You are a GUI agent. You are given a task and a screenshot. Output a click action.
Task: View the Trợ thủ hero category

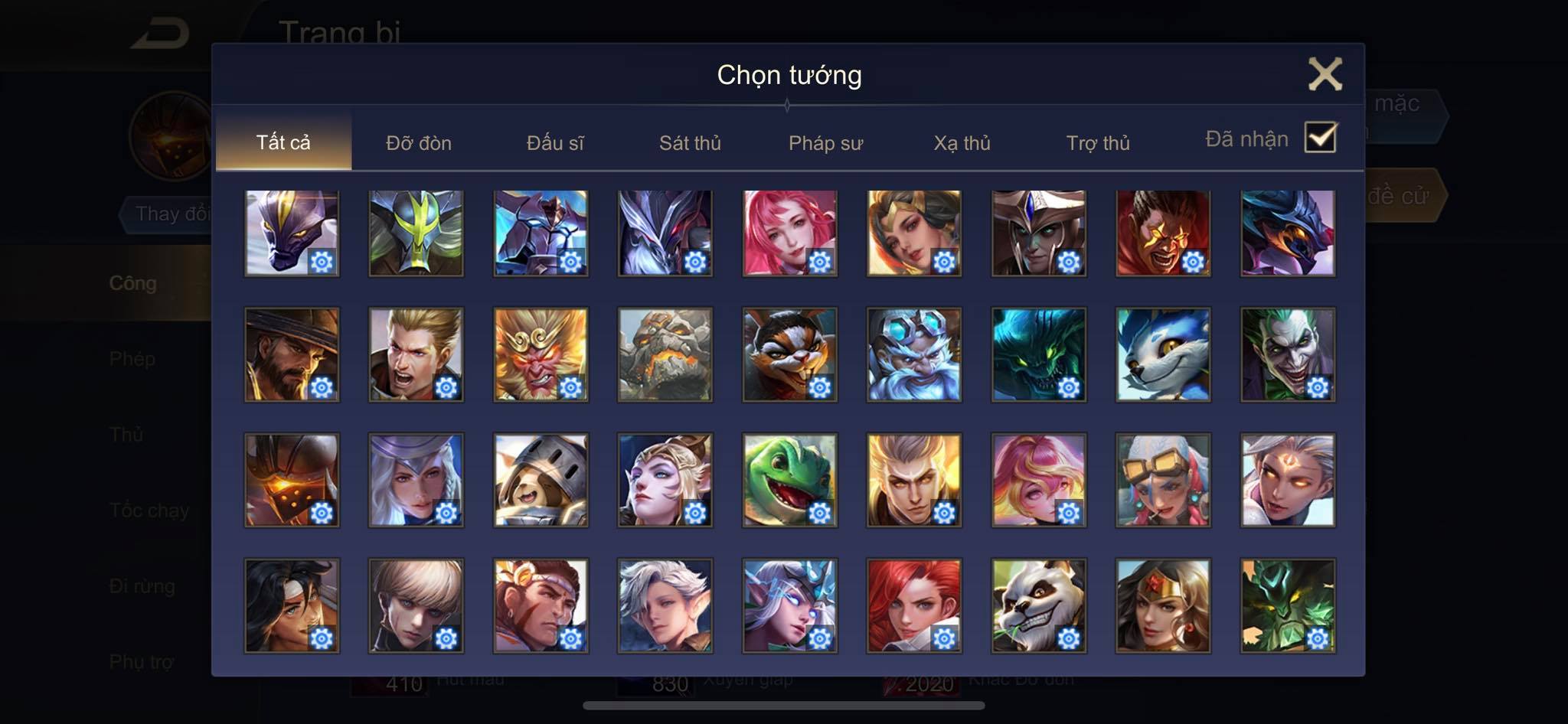1098,143
